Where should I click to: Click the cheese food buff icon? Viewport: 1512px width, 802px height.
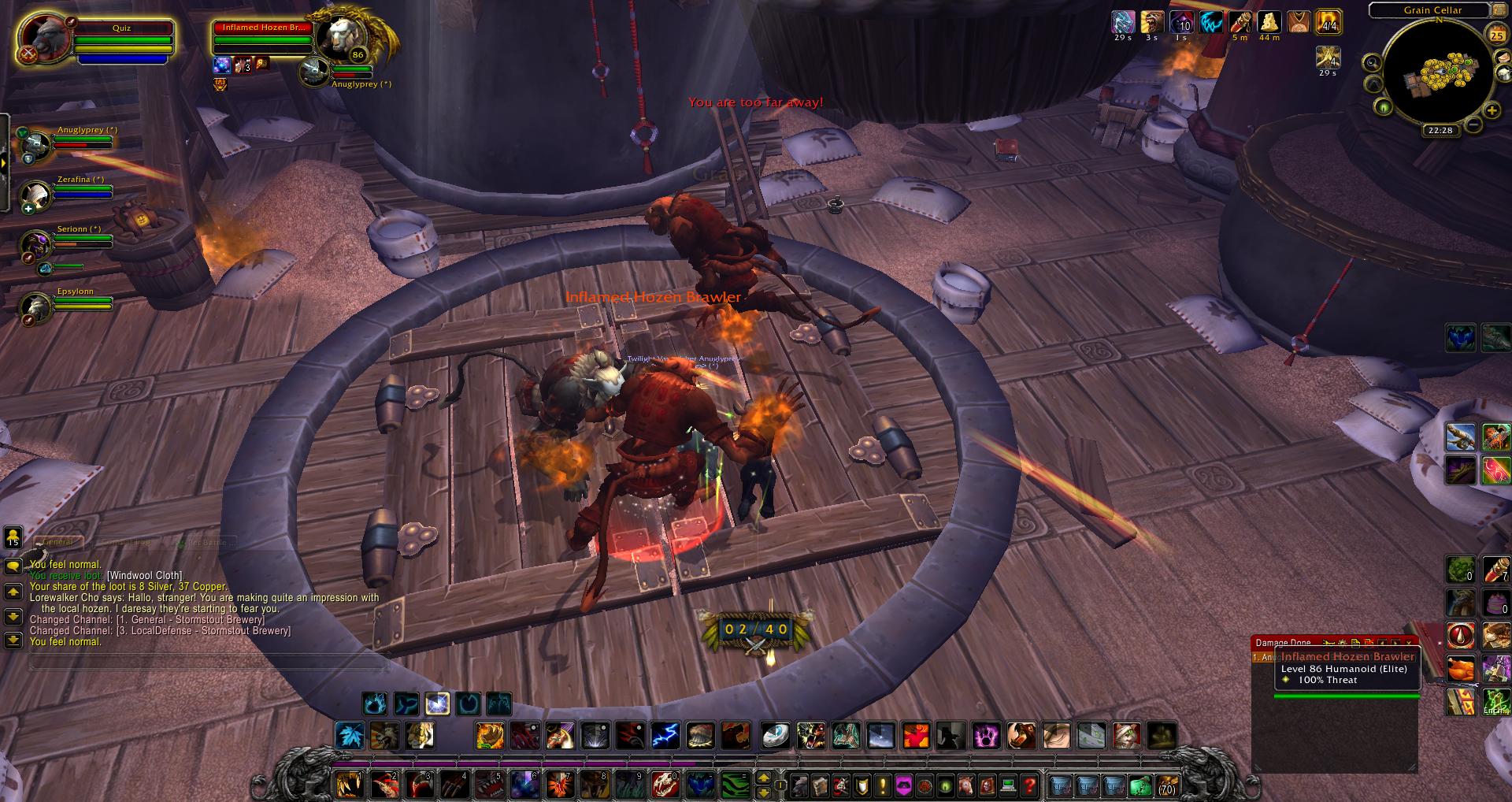(1269, 22)
